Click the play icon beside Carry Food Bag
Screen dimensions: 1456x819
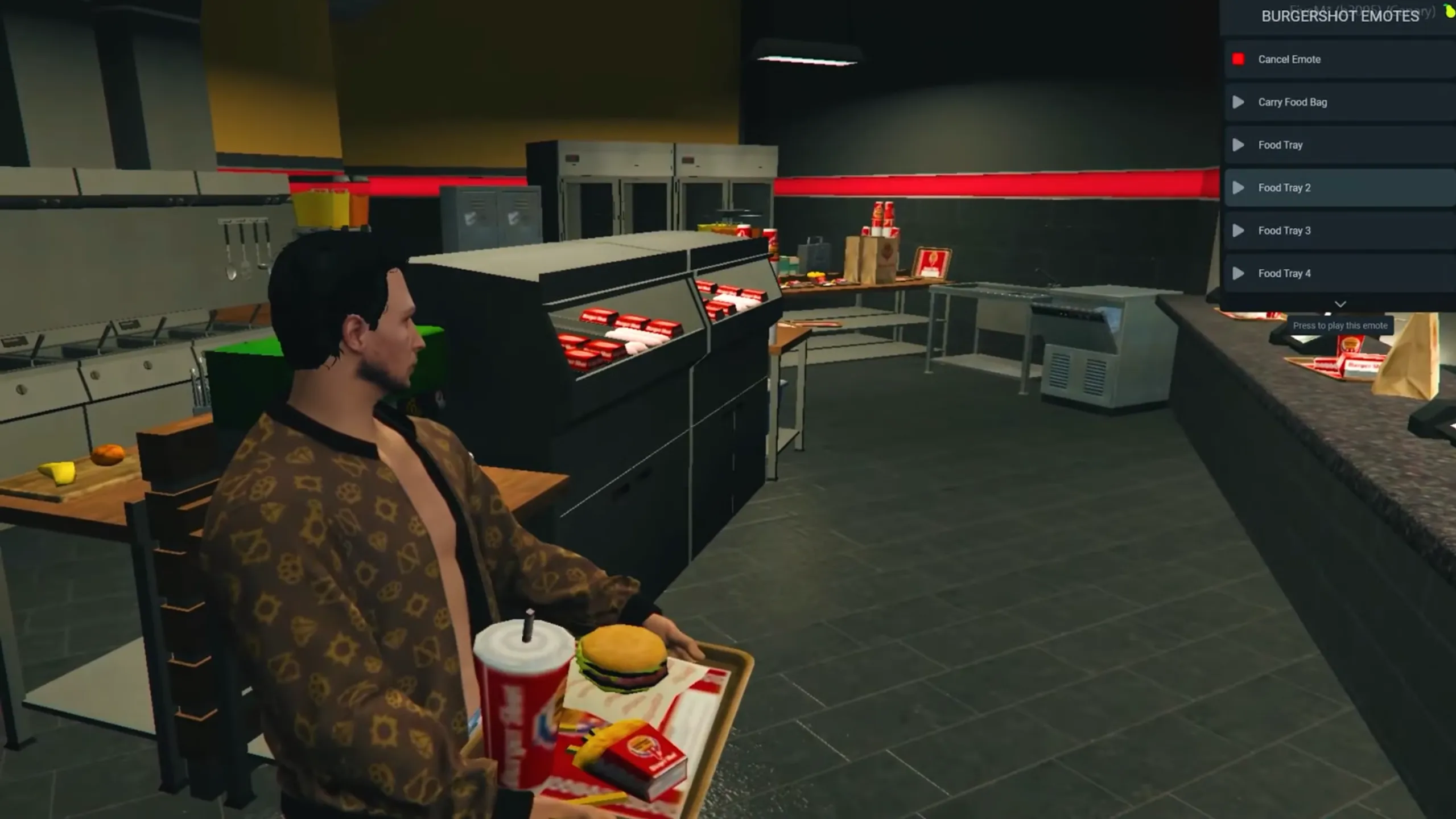[x=1239, y=102]
